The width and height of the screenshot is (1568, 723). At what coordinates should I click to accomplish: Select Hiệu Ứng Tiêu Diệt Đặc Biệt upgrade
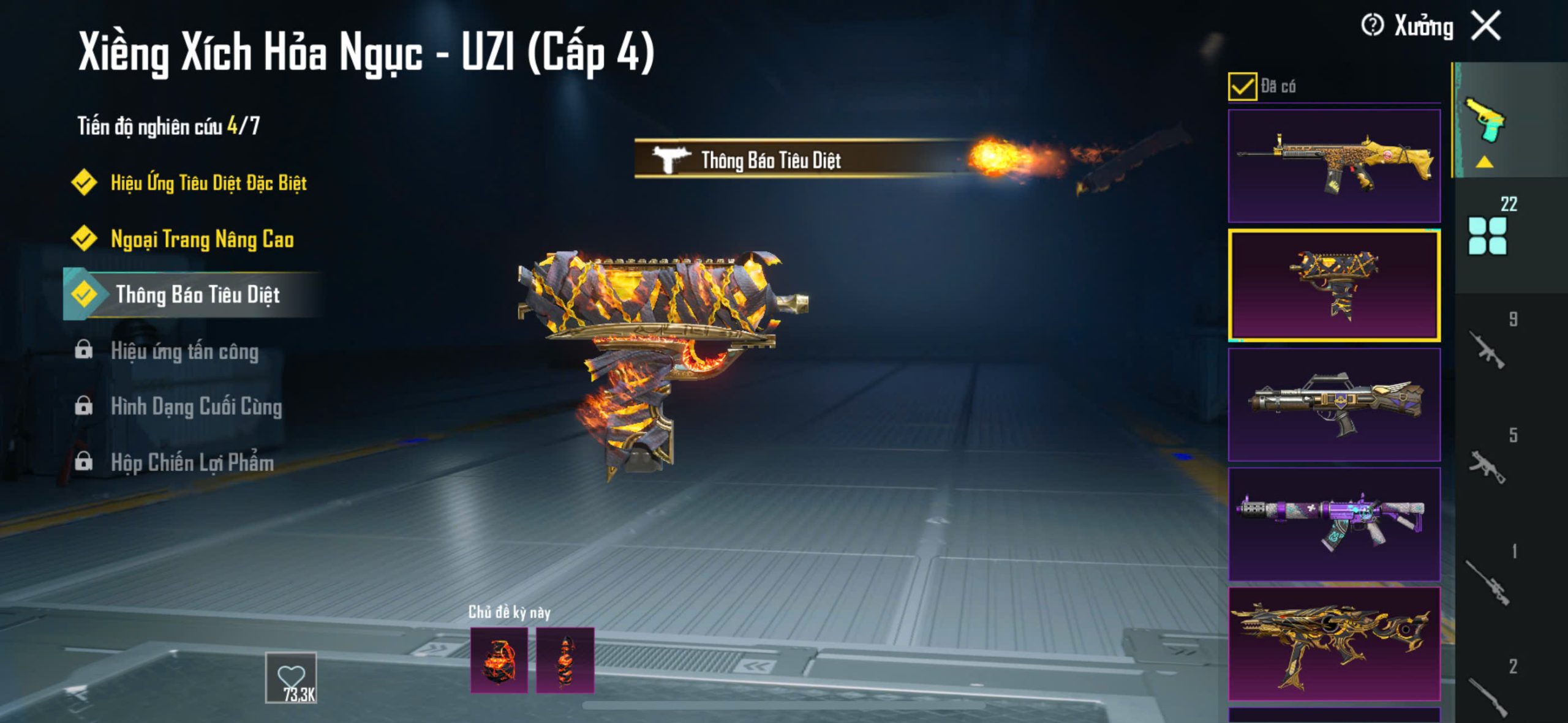(x=208, y=182)
